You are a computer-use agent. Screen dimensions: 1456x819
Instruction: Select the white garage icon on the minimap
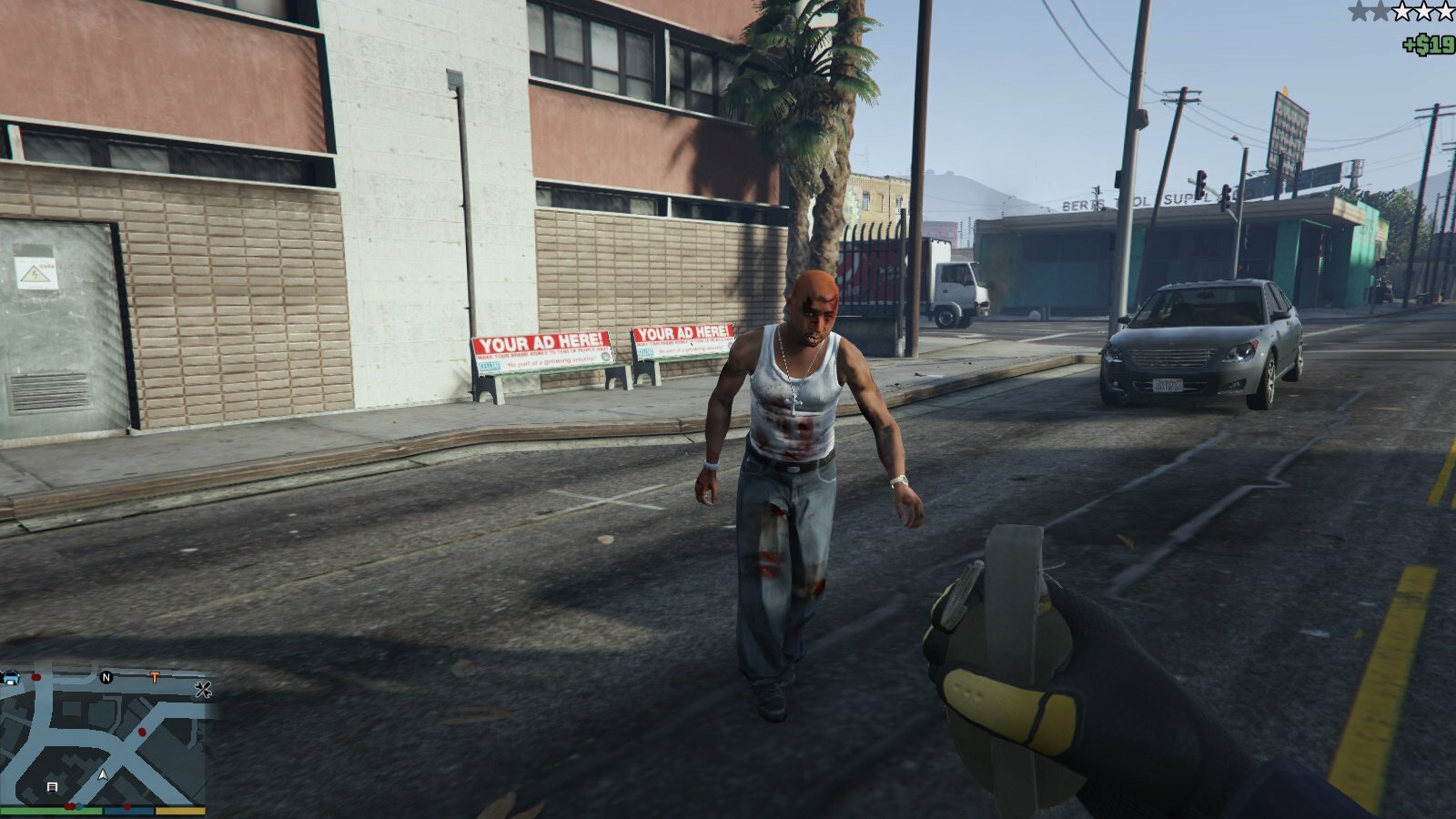52,786
